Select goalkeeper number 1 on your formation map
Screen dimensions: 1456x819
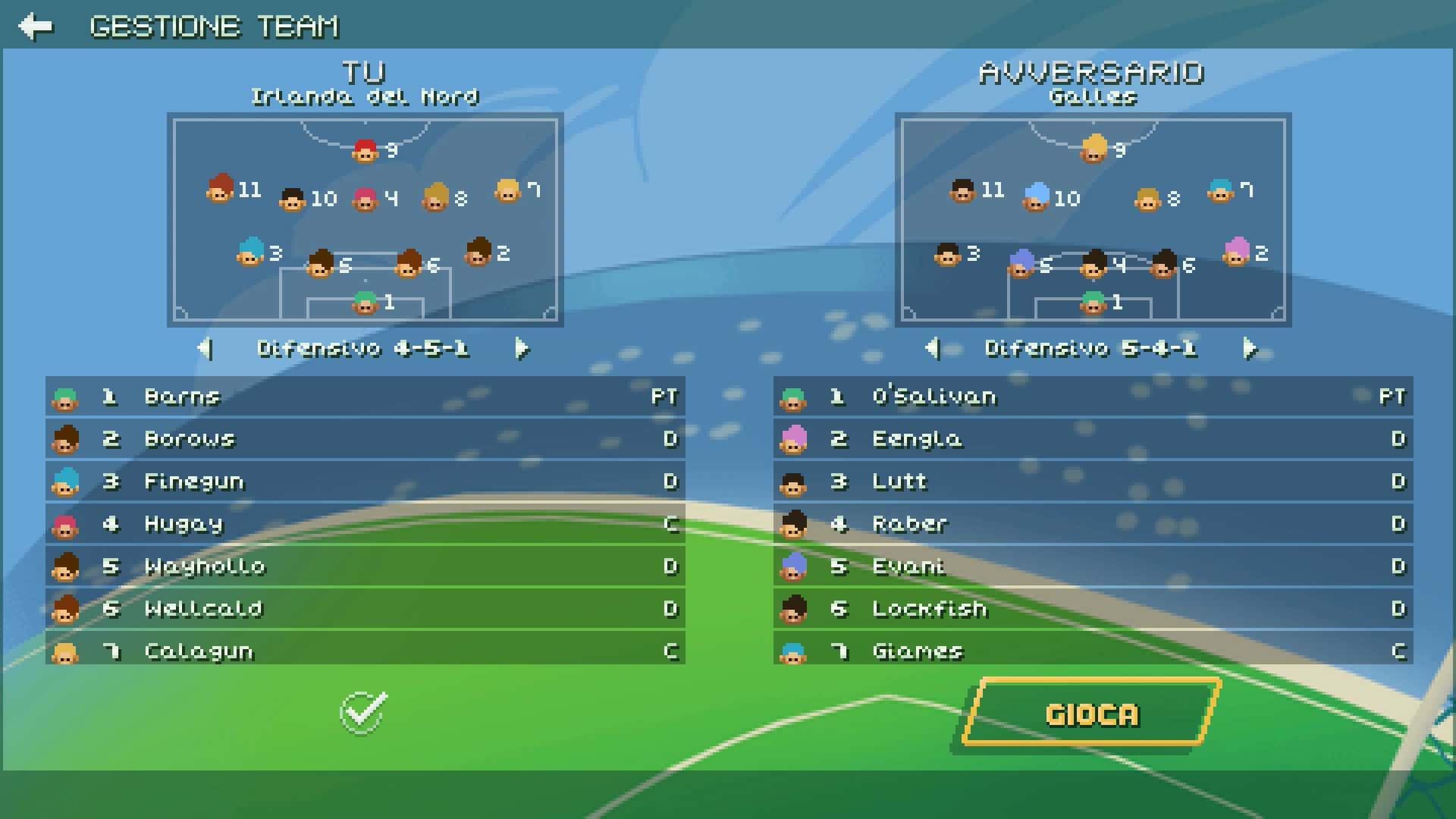365,303
